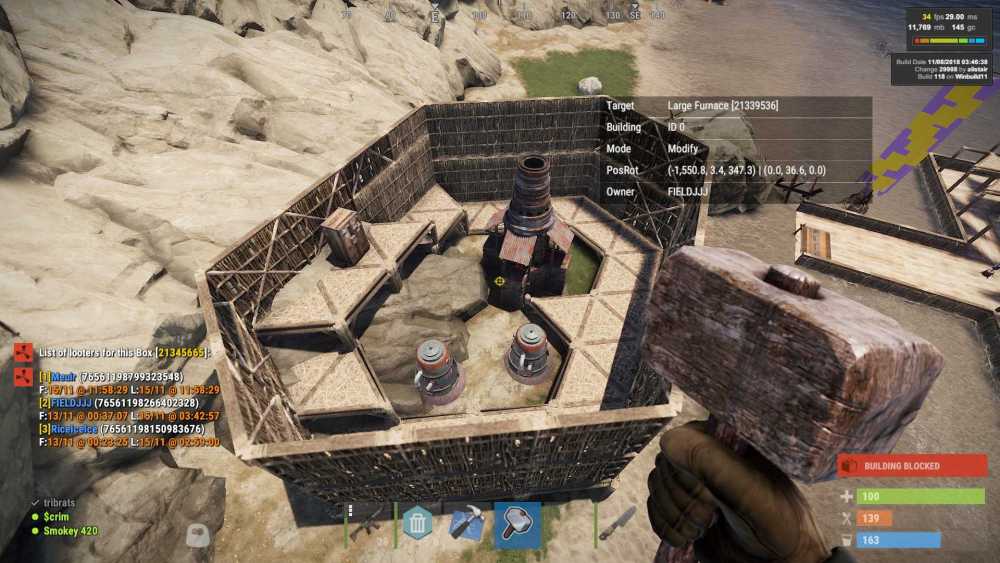Image resolution: width=1000 pixels, height=563 pixels.
Task: Click the build date info panel
Action: point(942,69)
